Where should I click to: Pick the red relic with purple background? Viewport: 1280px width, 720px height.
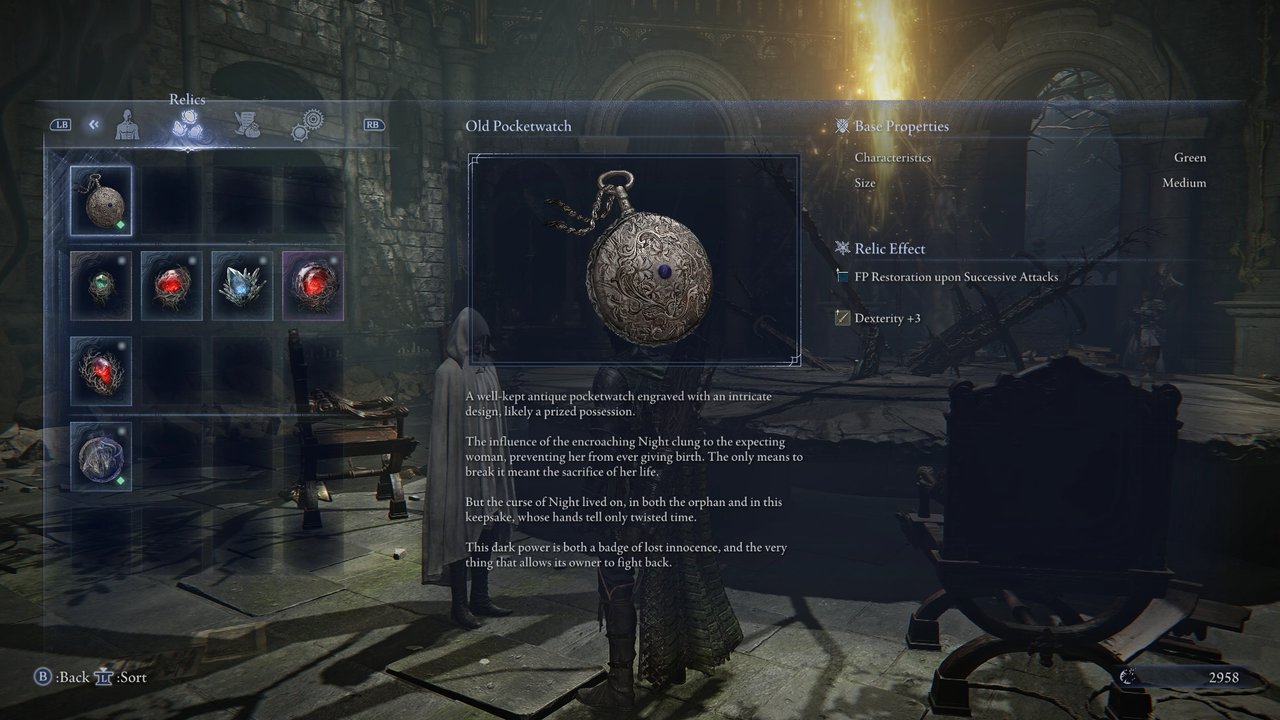click(x=313, y=286)
